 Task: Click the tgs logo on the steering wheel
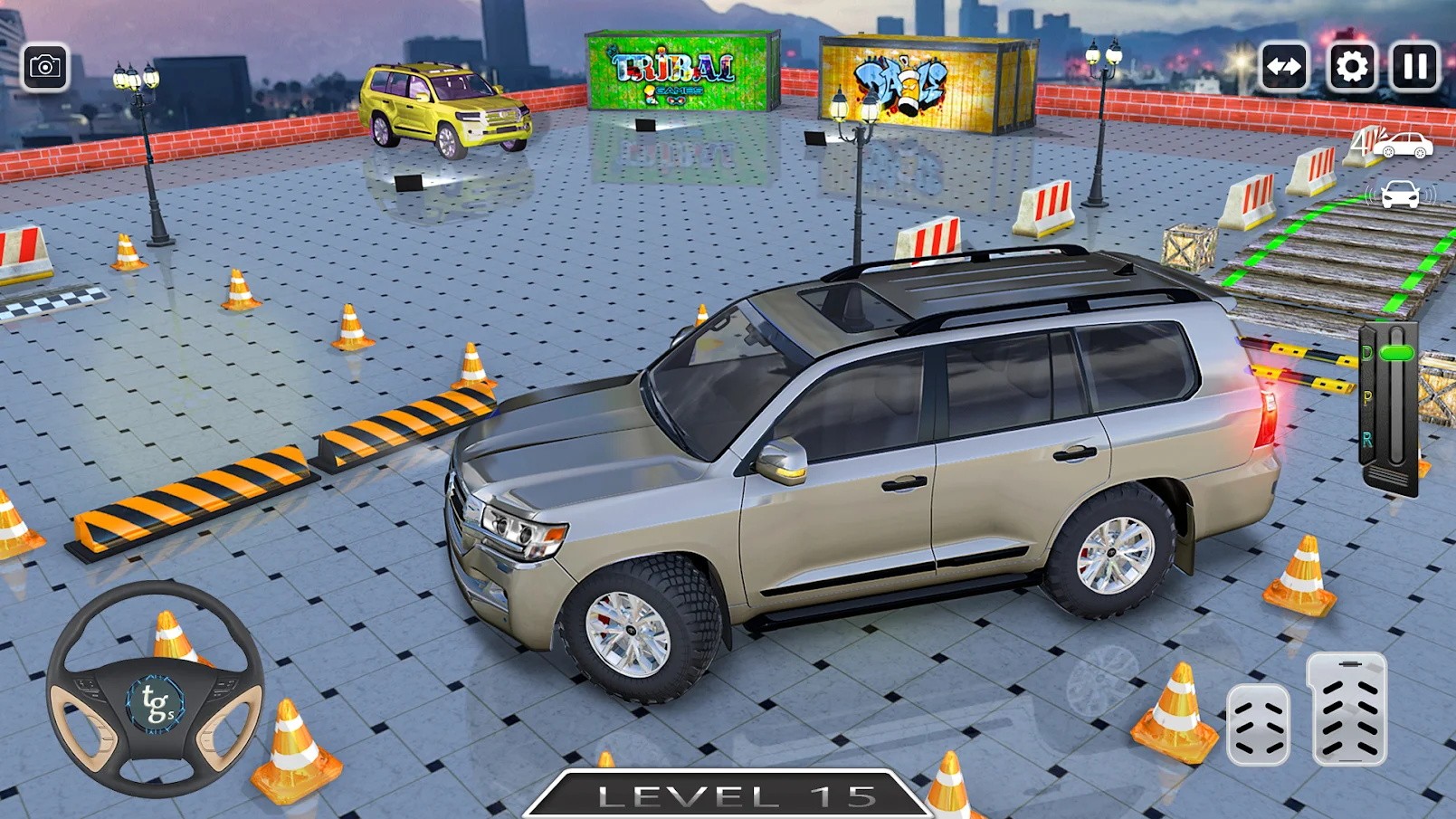(x=156, y=701)
